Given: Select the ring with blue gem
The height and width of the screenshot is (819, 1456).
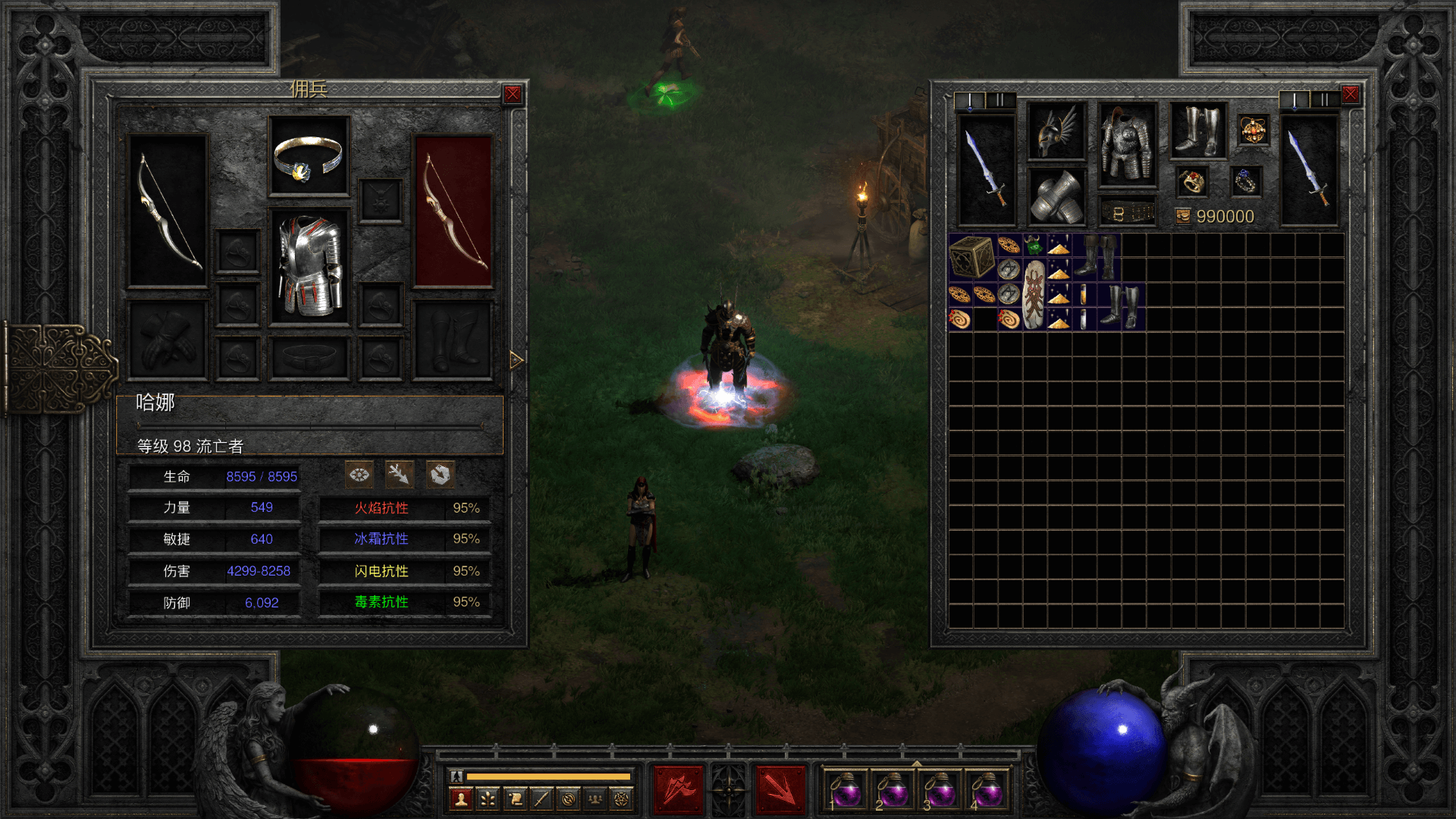Looking at the screenshot, I should pos(1246,181).
